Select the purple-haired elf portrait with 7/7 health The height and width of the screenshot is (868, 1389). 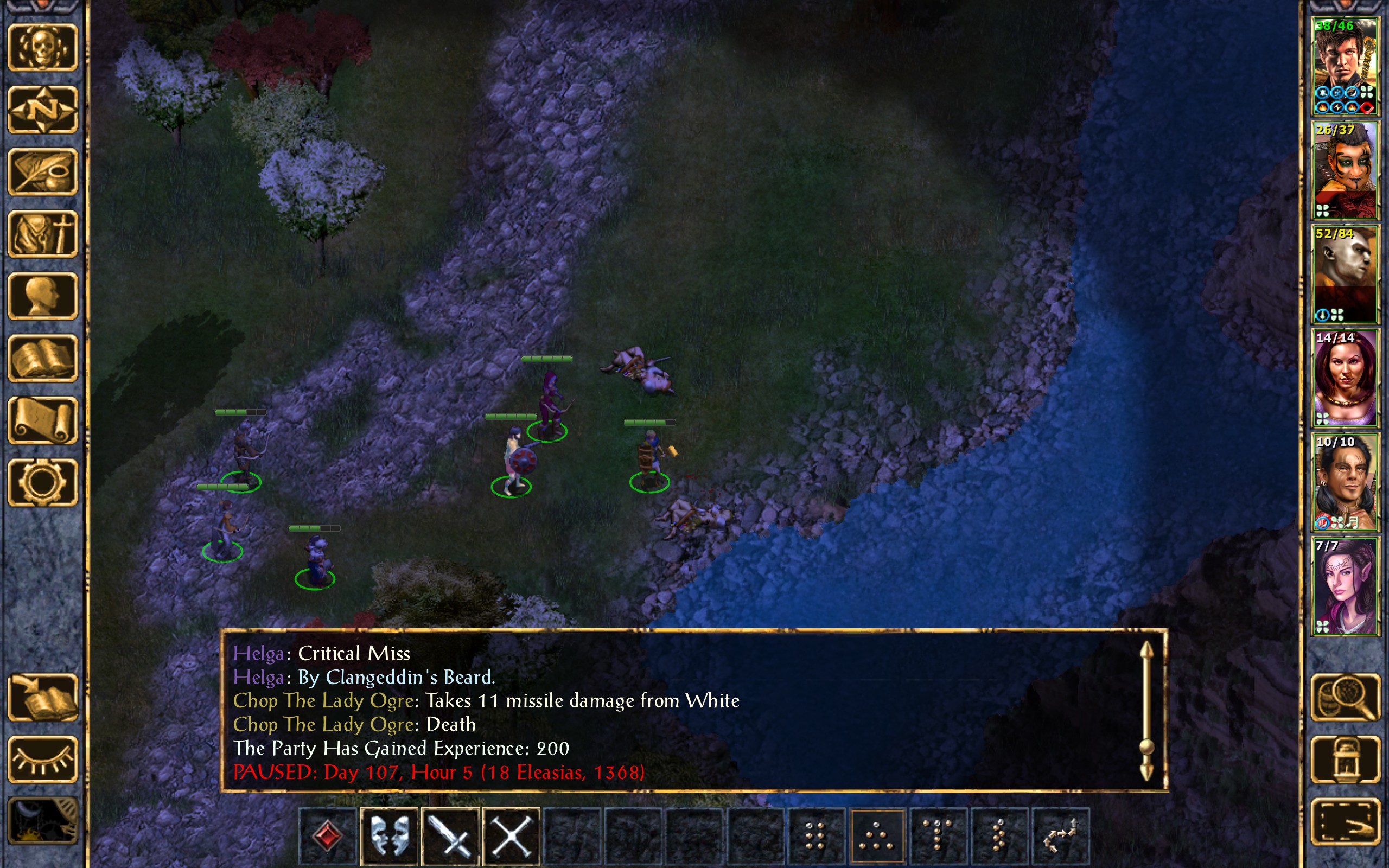1345,586
